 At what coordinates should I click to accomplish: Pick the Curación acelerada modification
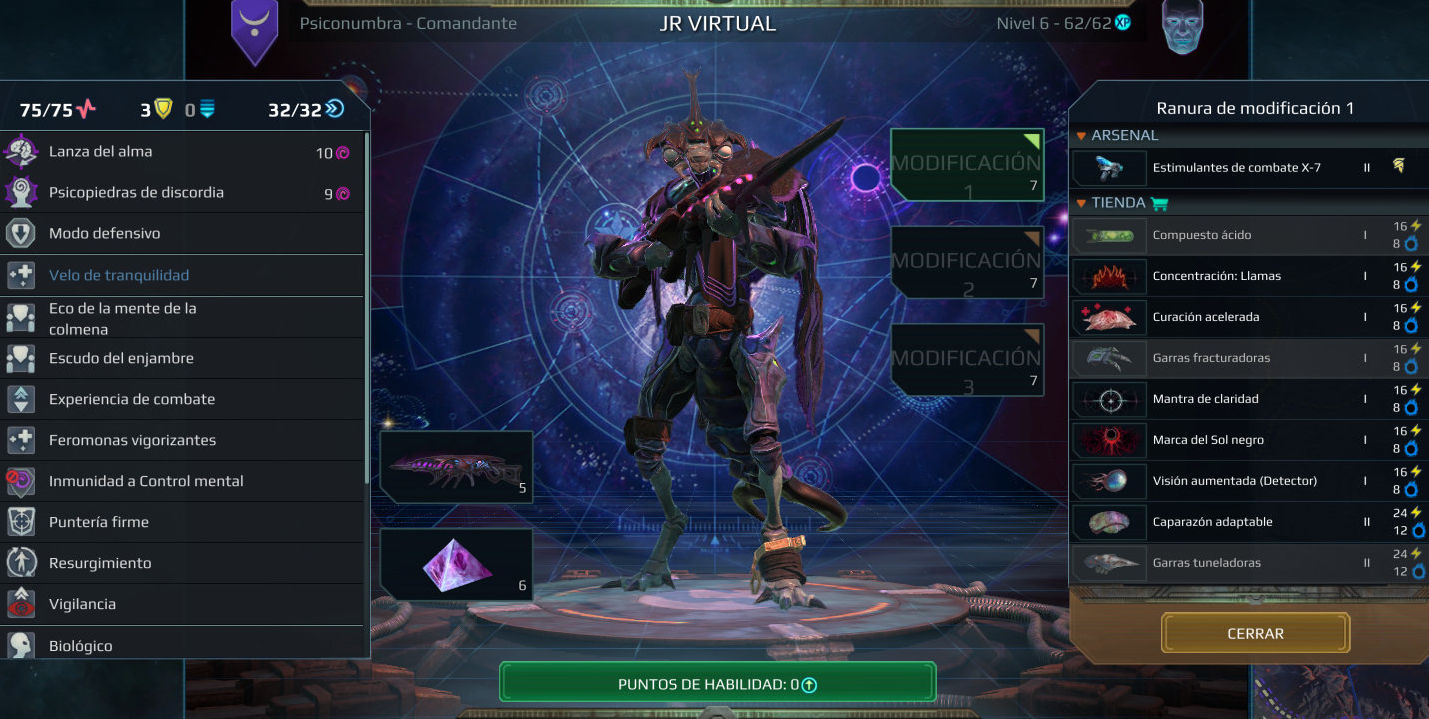[1236, 317]
